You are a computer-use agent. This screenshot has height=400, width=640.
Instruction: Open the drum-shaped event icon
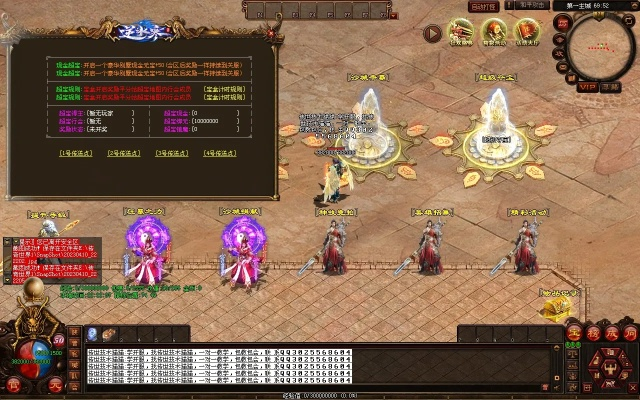tap(494, 31)
